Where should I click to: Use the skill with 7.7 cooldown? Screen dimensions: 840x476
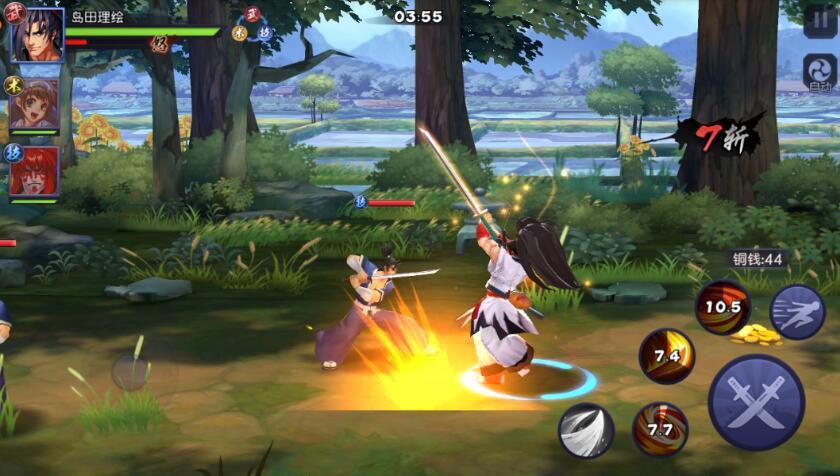pyautogui.click(x=660, y=430)
